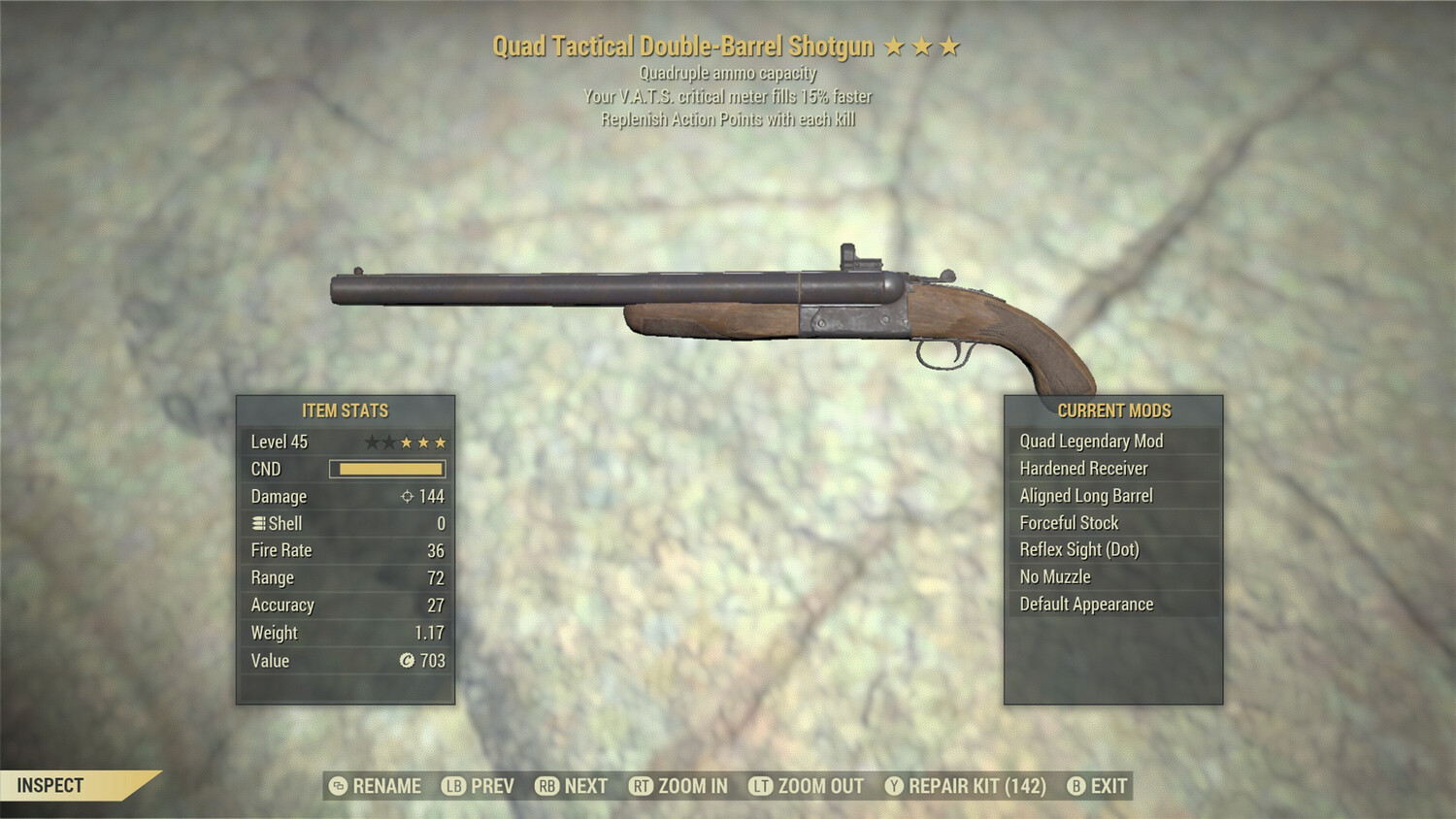
Task: Click the EXIT label at the bottom bar
Action: 1106,786
